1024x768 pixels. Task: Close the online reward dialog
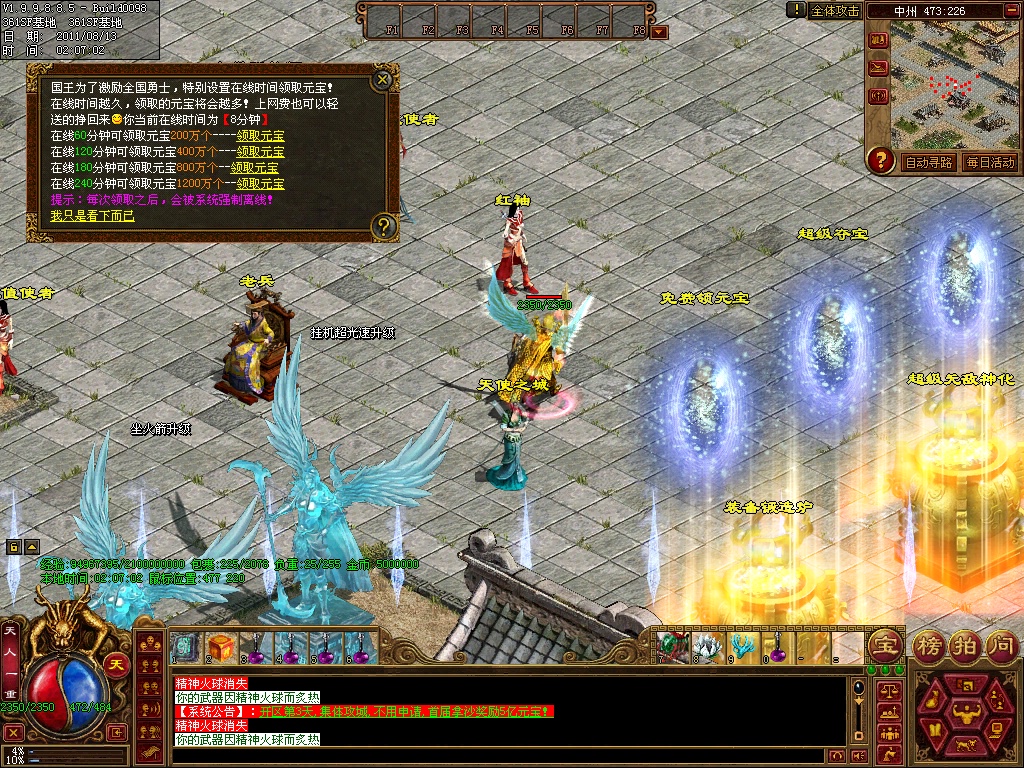(382, 79)
